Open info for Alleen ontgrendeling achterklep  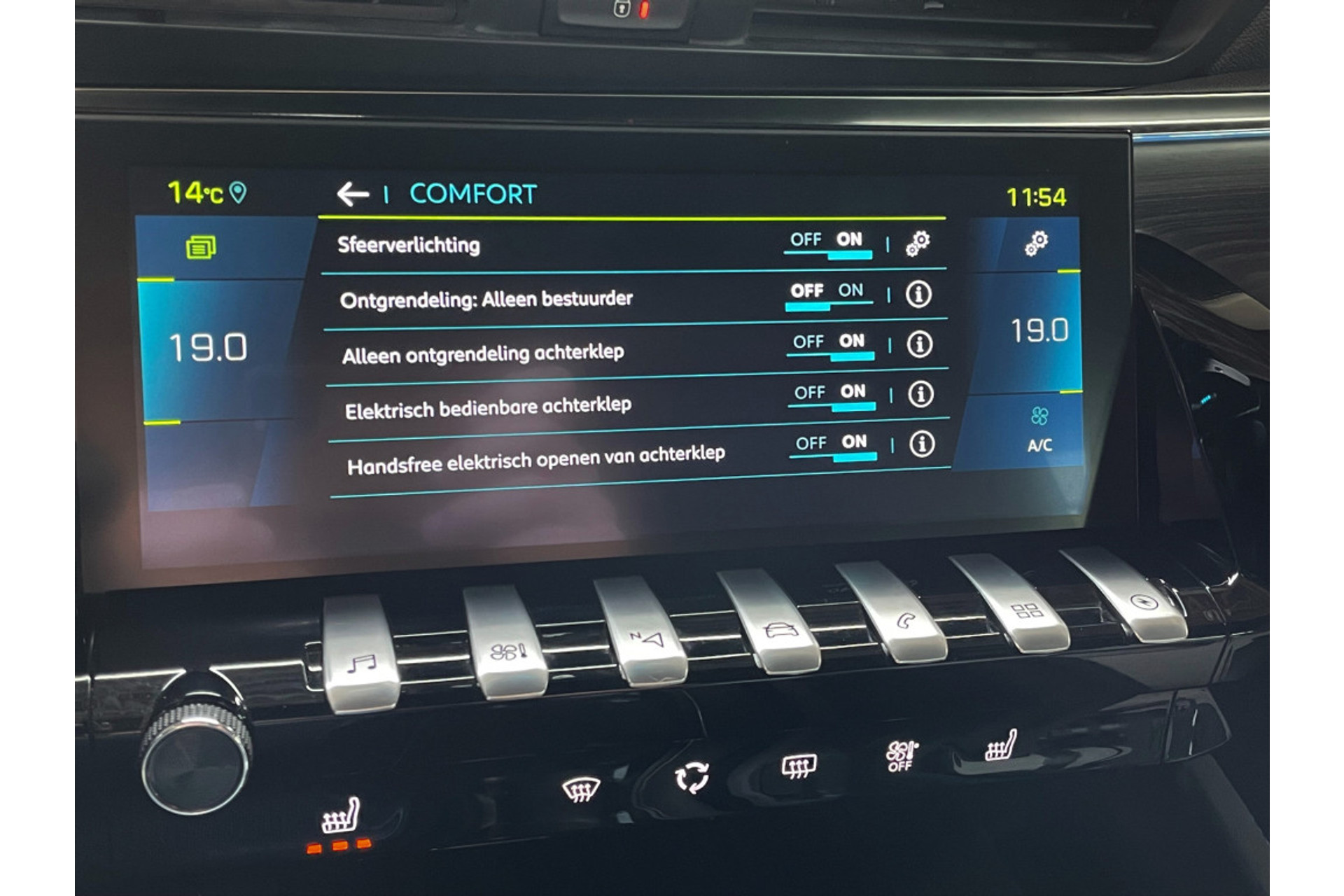point(920,344)
